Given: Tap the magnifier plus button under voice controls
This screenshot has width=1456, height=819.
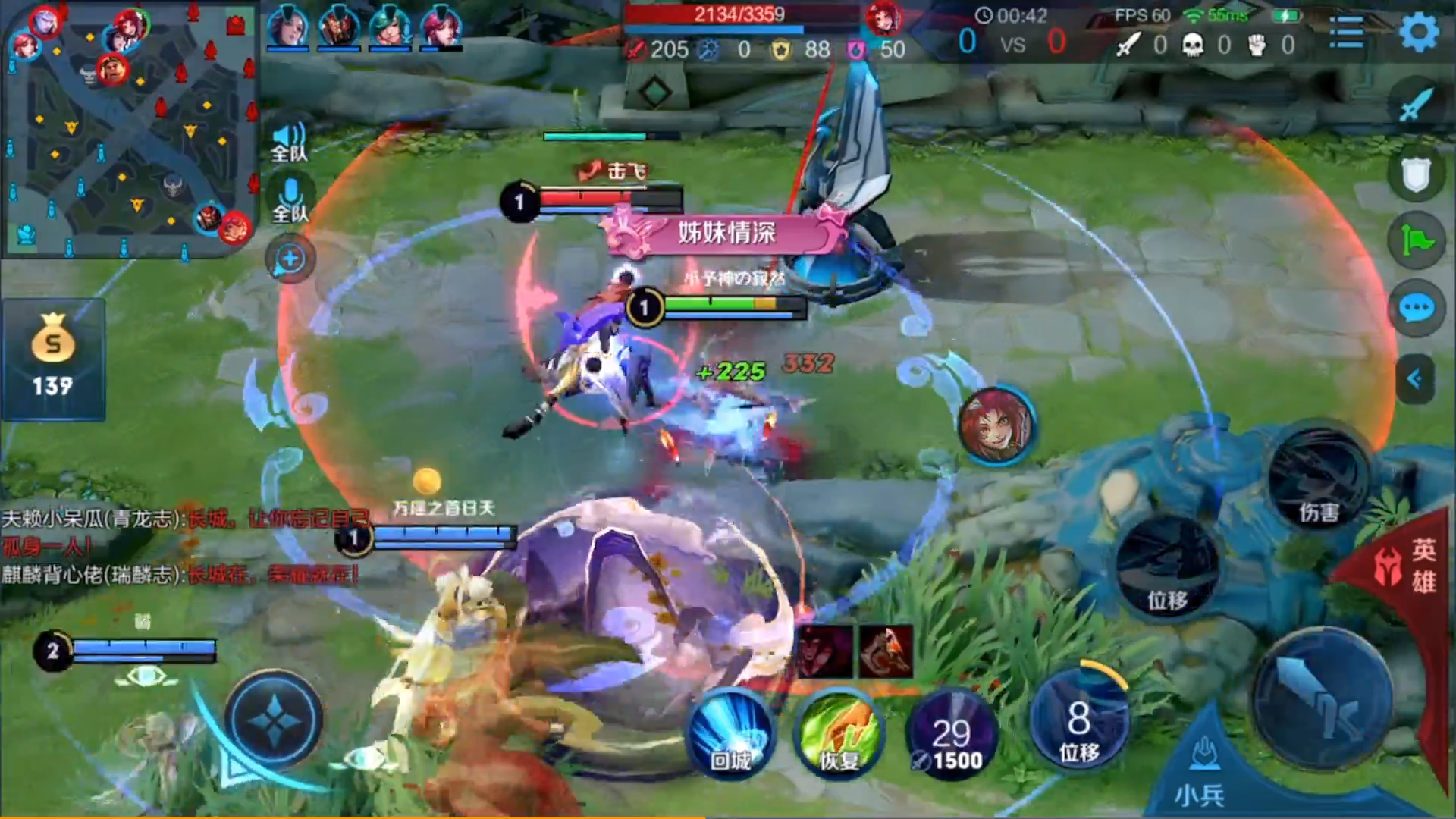Looking at the screenshot, I should (290, 259).
